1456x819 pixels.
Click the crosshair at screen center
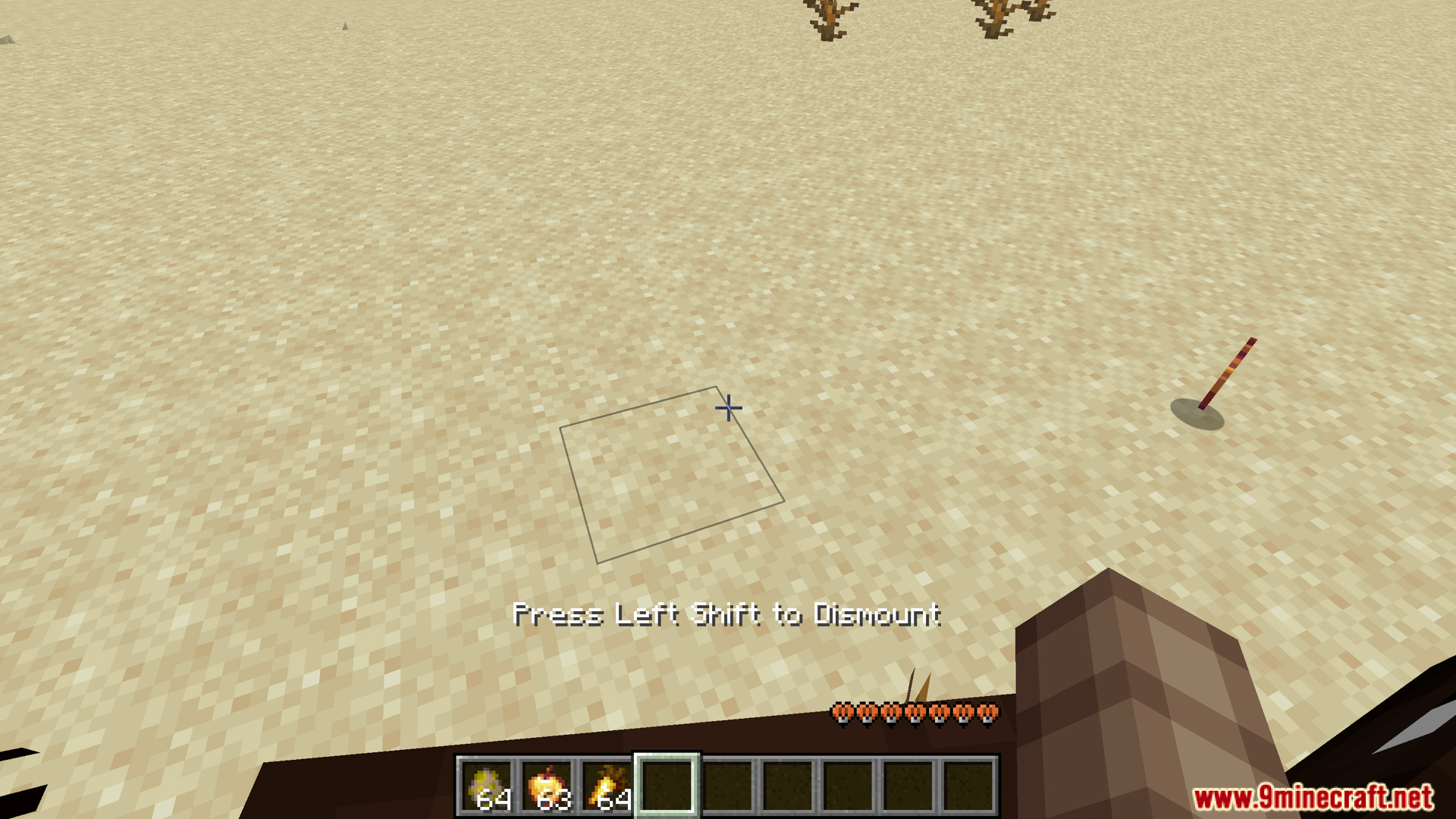(x=728, y=409)
